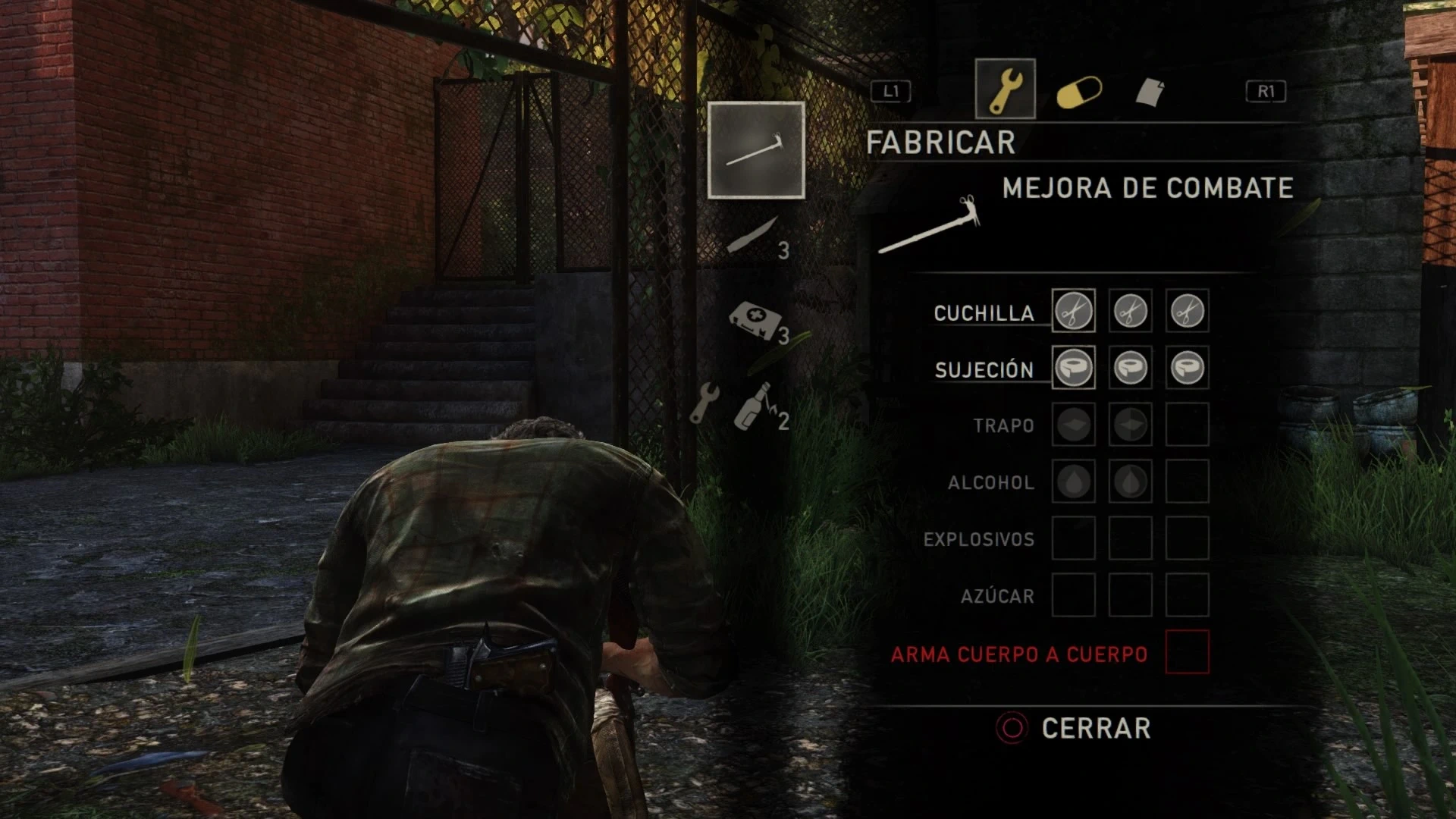Click the Trapo ingredient label
Screen dimensions: 1456x819
[x=1003, y=426]
